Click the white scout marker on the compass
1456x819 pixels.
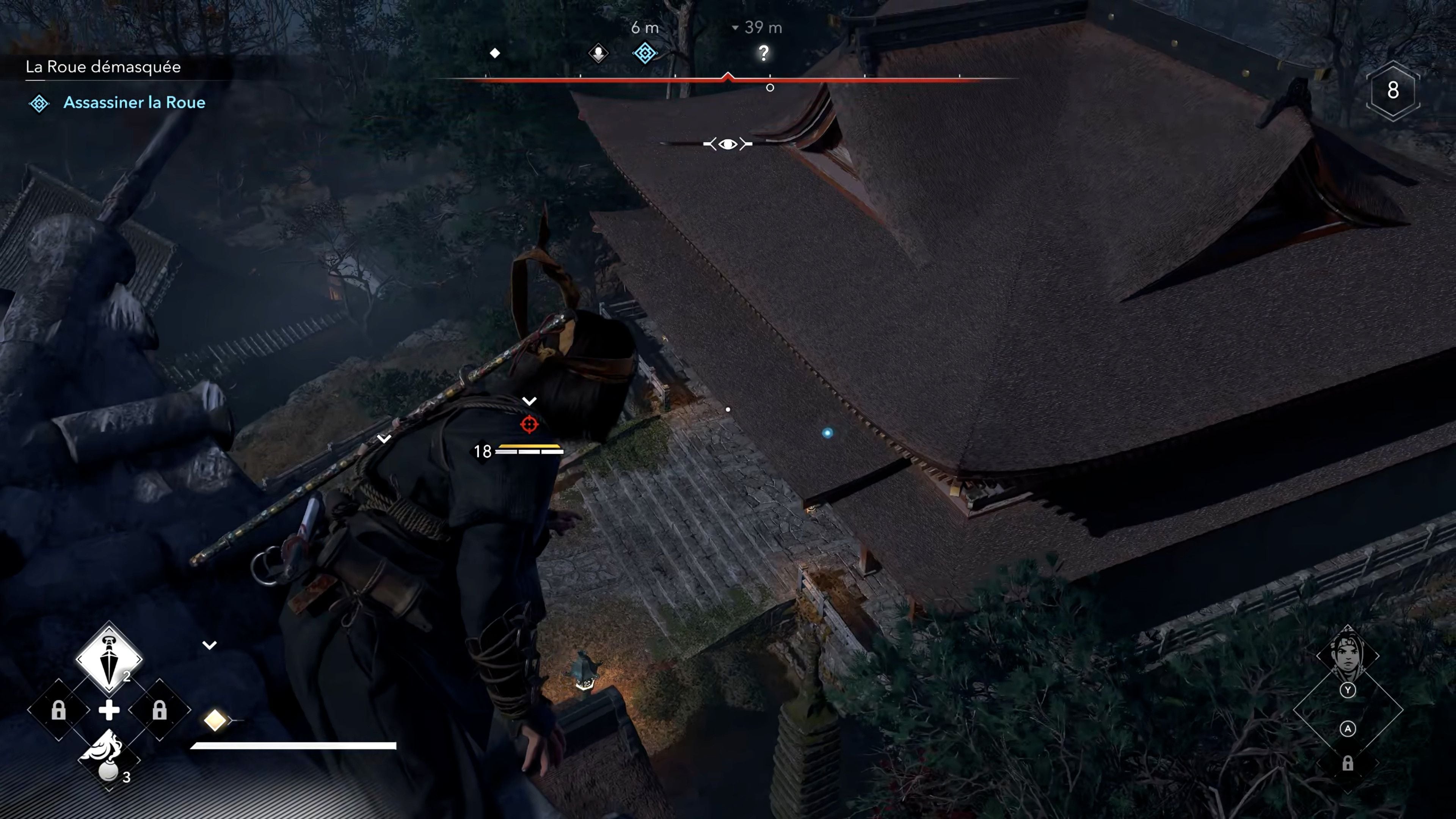tap(598, 54)
